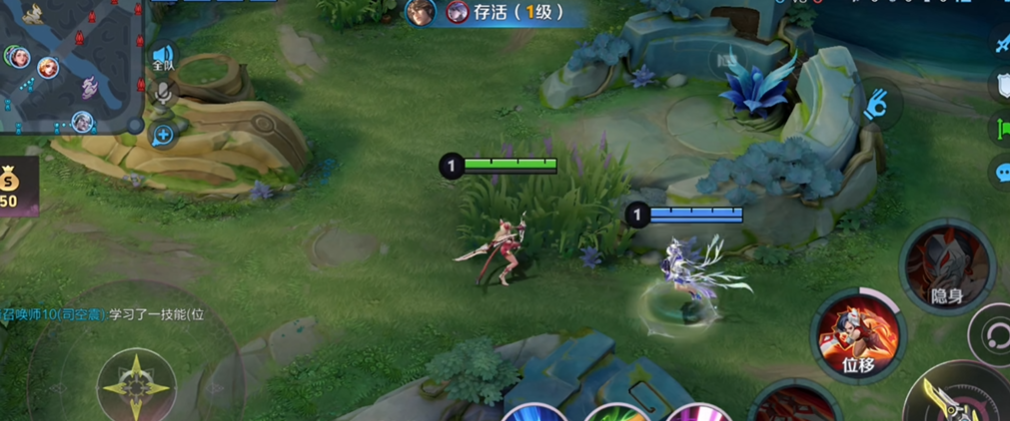This screenshot has height=421, width=1010.
Task: Tap the basic attack blade button
Action: click(x=954, y=396)
